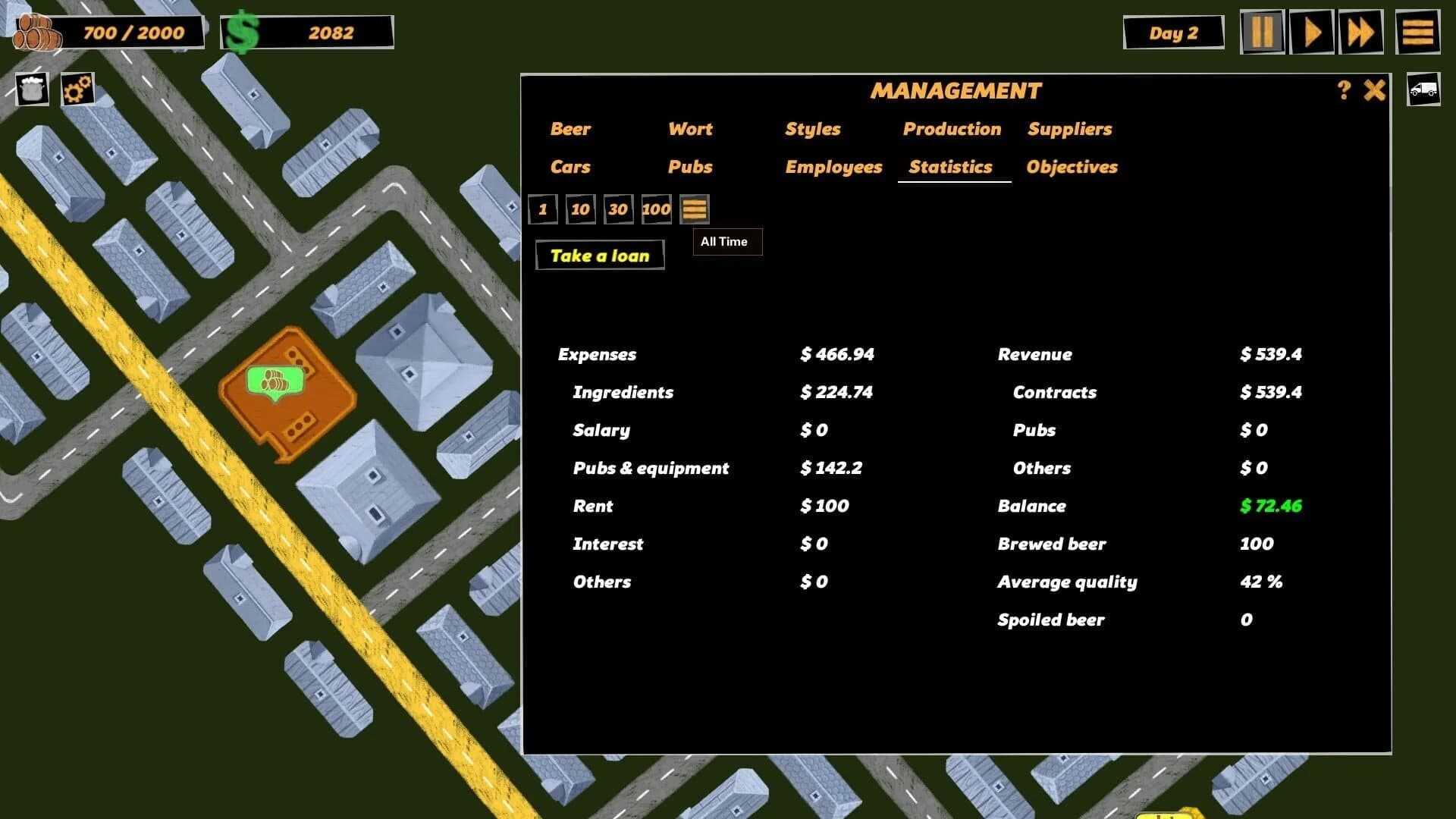
Task: Select the 30 day statistics filter
Action: (618, 209)
